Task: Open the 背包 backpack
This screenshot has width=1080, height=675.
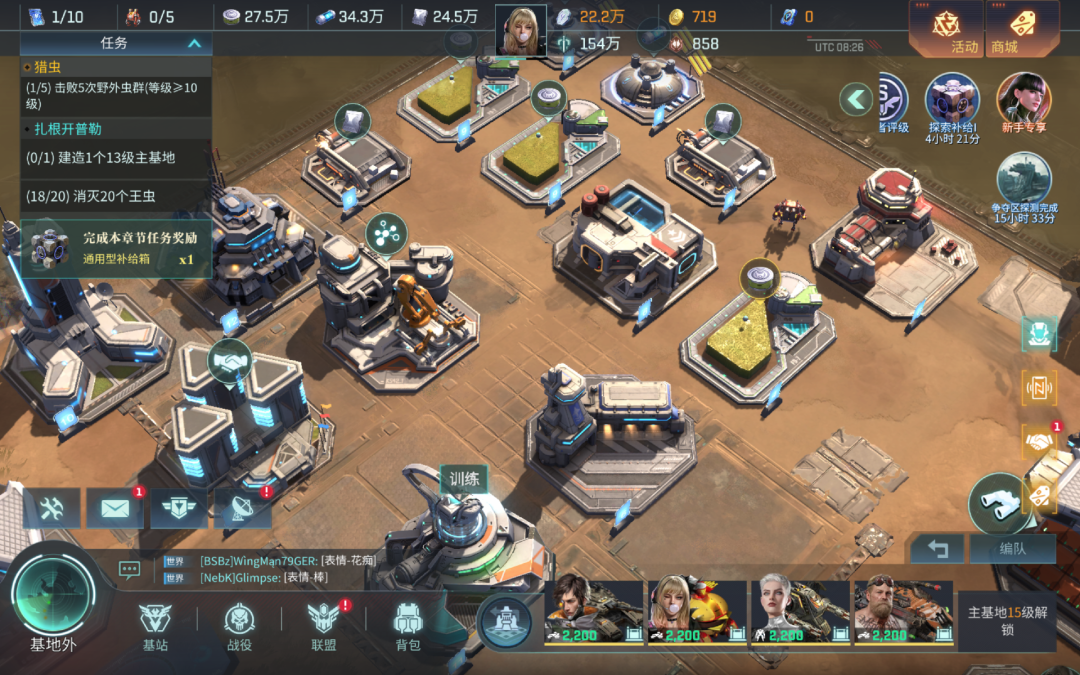Action: [x=408, y=627]
